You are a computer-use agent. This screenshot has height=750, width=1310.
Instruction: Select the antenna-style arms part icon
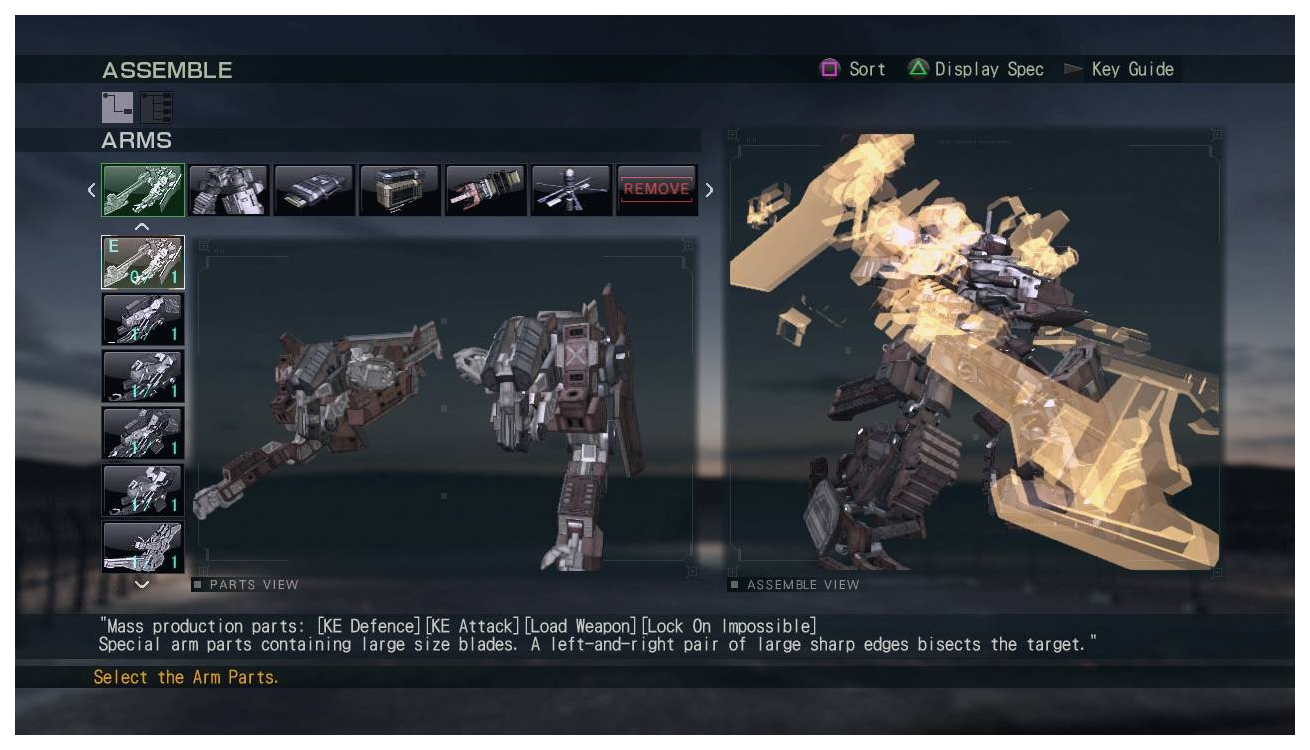pos(573,188)
